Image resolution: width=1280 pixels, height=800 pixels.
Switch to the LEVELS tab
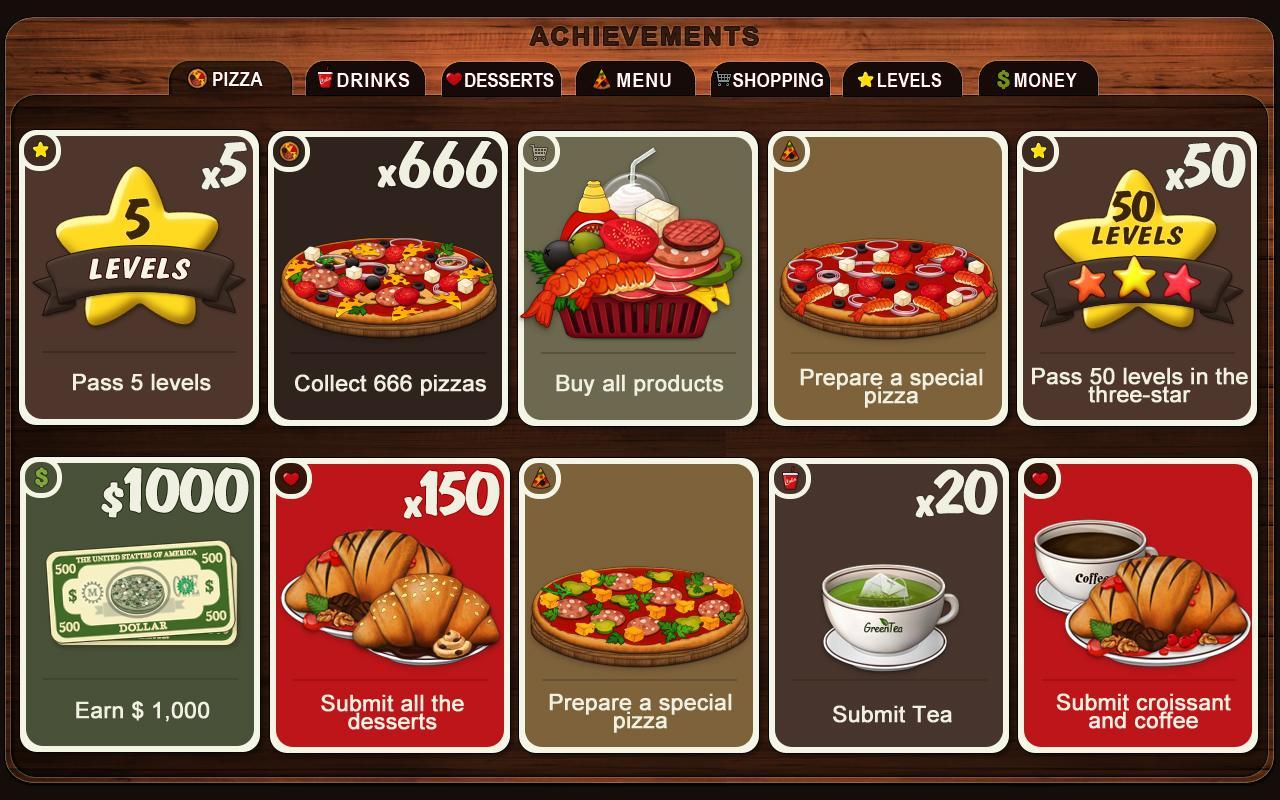tap(901, 80)
